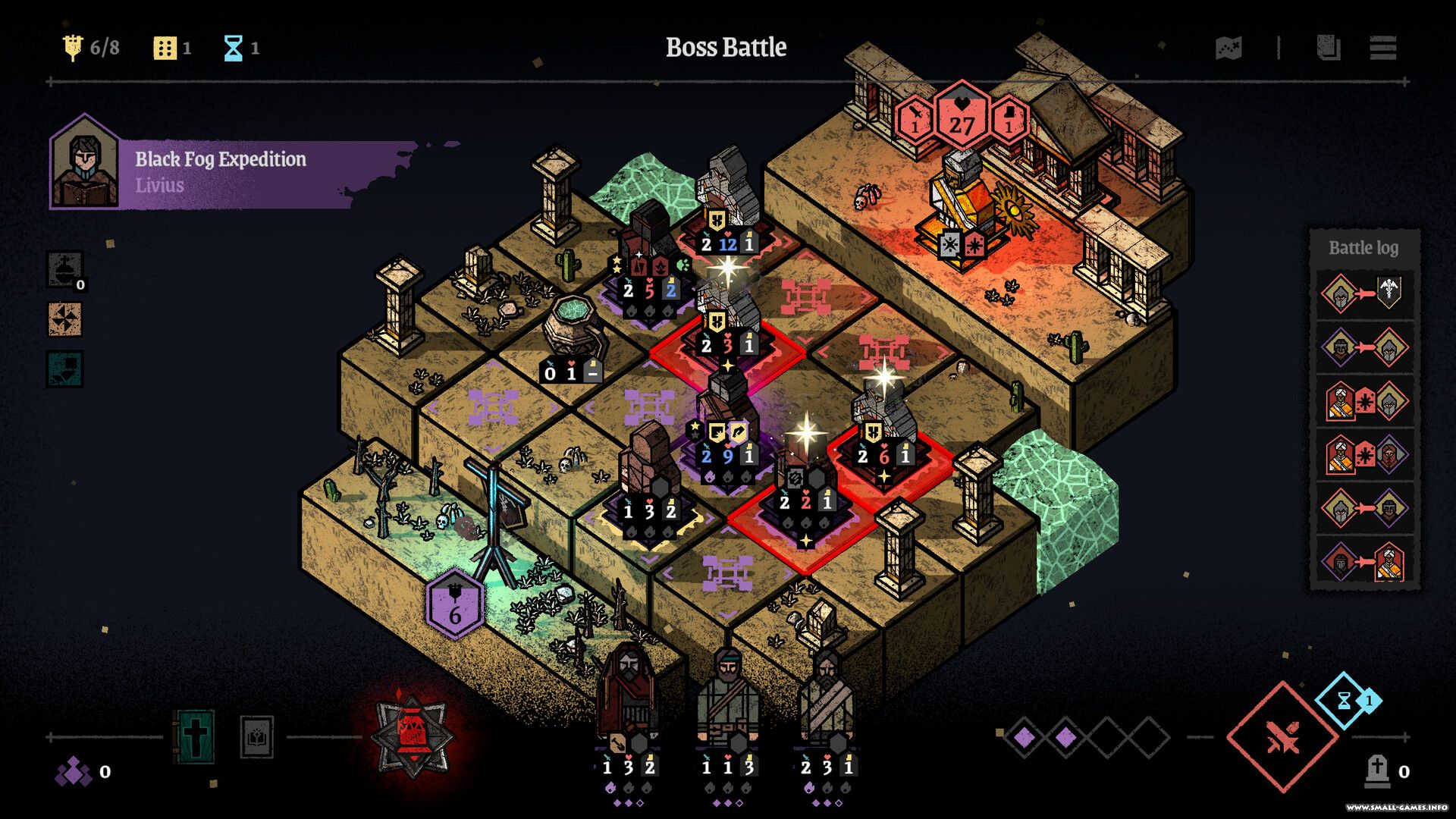
Task: Click the top entry in Battle log
Action: [x=1363, y=294]
